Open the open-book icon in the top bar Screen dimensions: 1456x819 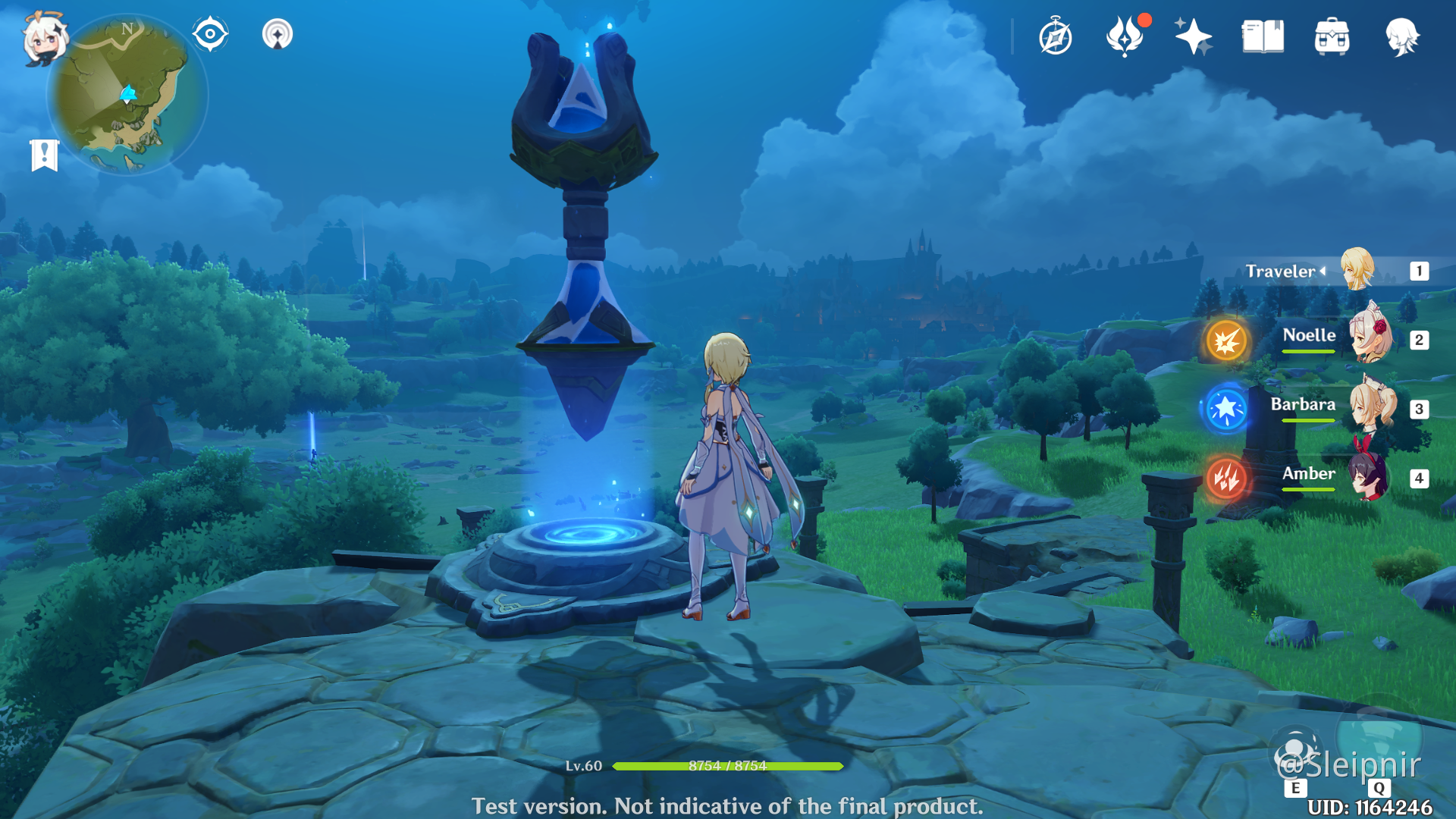pos(1263,36)
